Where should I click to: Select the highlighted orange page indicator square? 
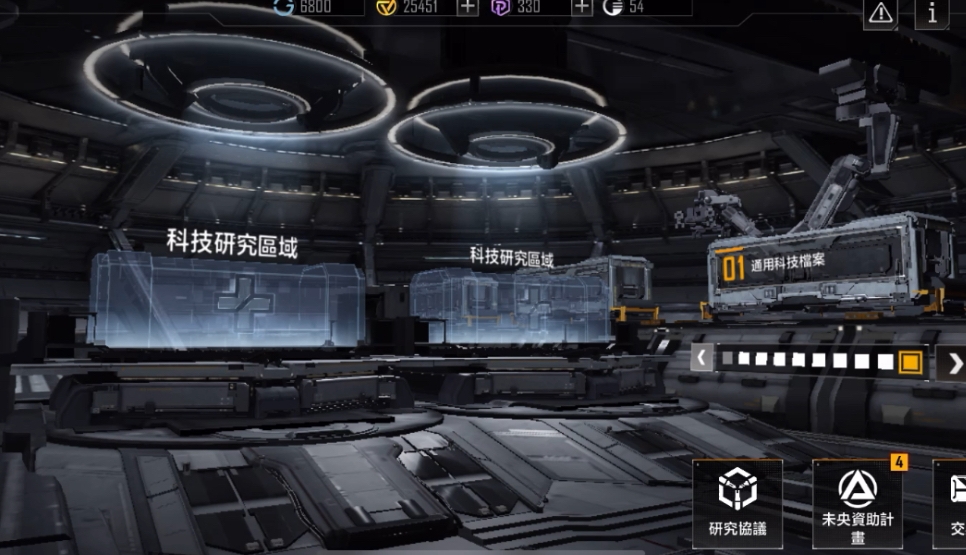tap(910, 361)
